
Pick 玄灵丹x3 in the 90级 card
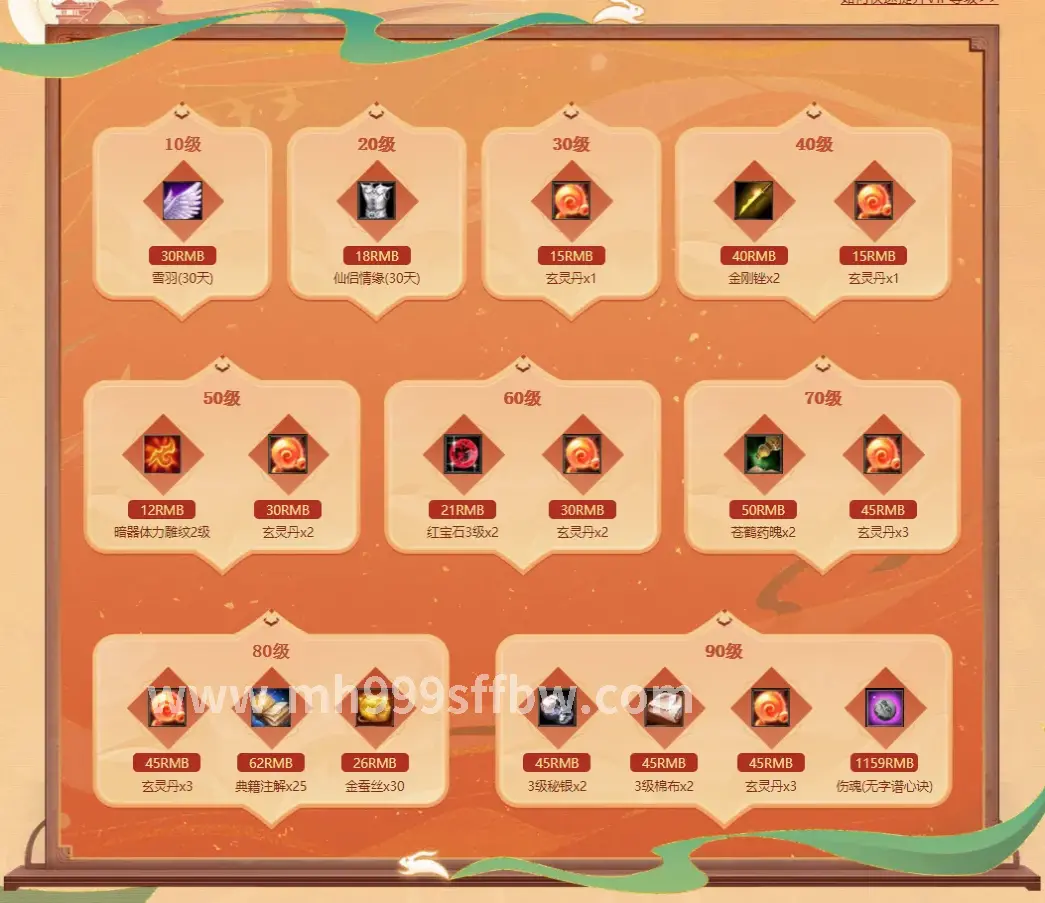pos(771,708)
